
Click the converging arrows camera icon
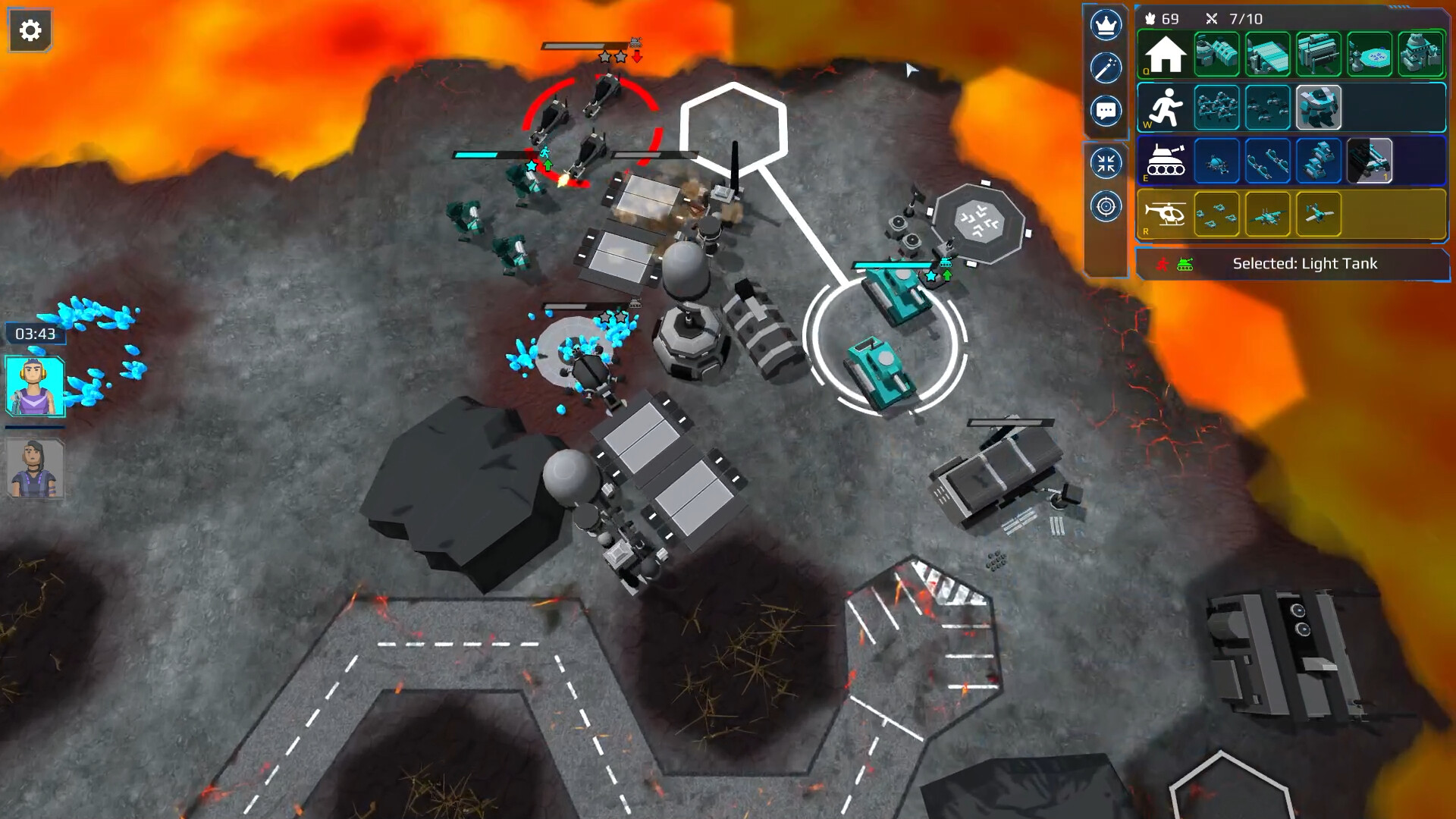click(1106, 161)
